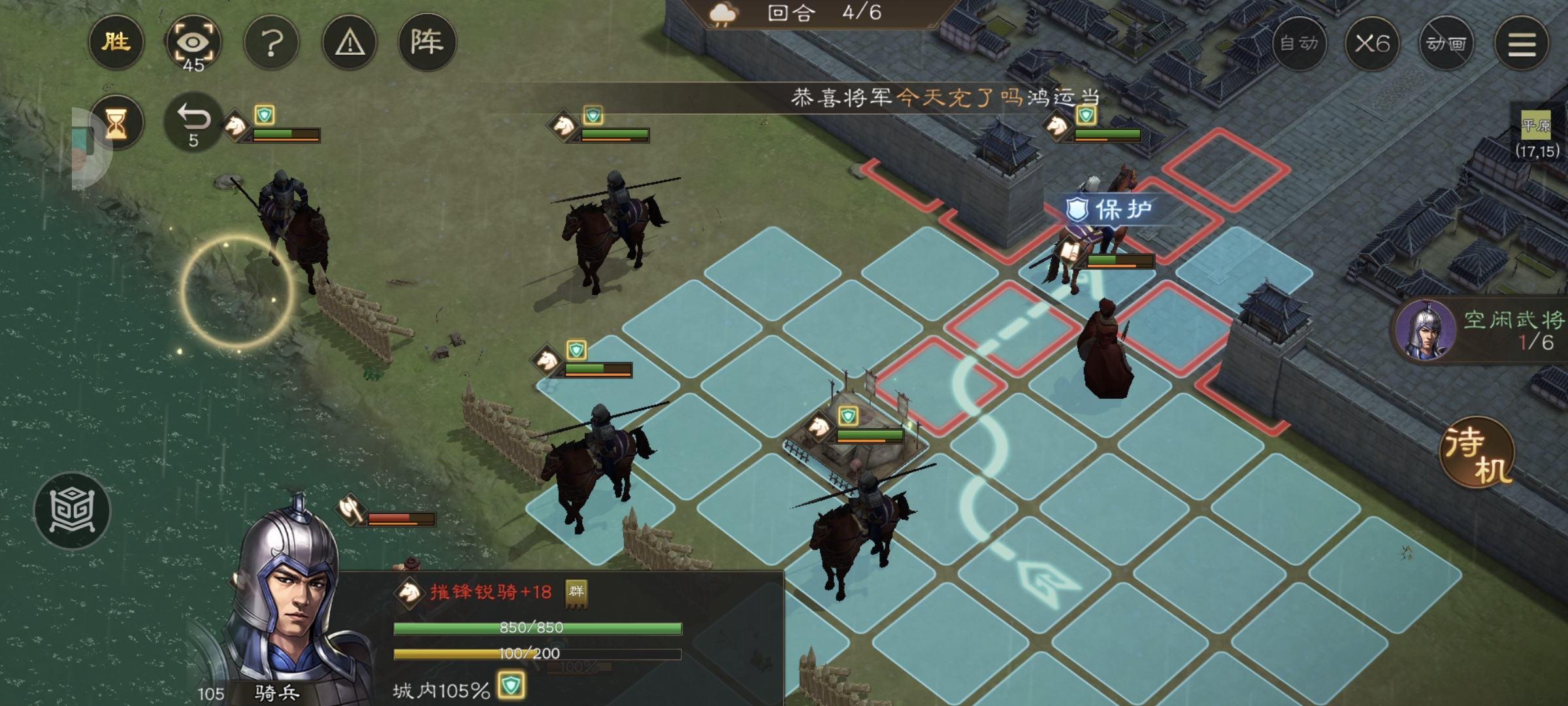The width and height of the screenshot is (1568, 706).
Task: Toggle the 动画 animation setting
Action: [x=1446, y=44]
